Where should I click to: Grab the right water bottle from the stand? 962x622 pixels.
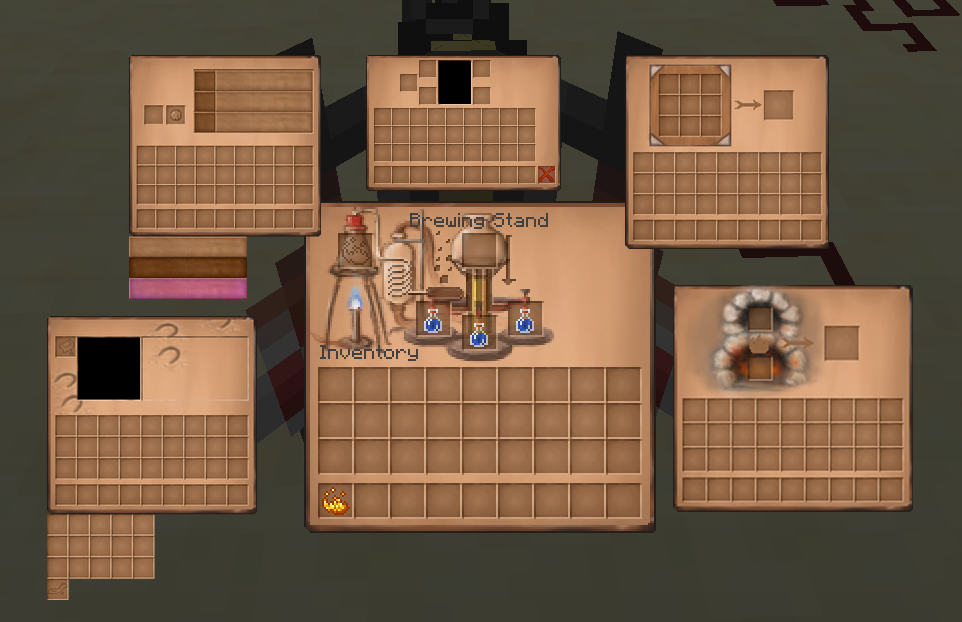tap(524, 321)
